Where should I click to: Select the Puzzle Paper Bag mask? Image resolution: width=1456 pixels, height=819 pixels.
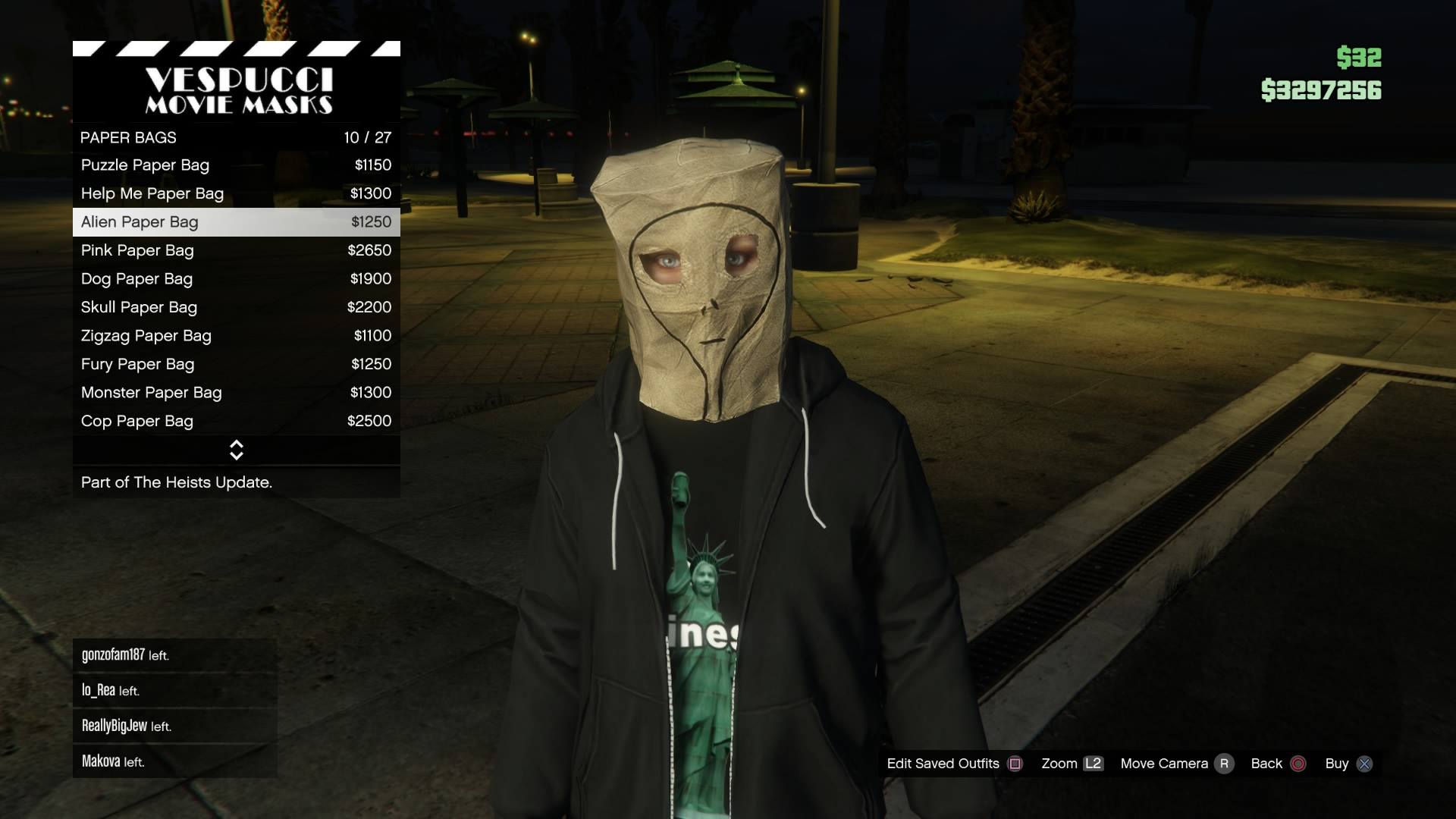coord(236,165)
